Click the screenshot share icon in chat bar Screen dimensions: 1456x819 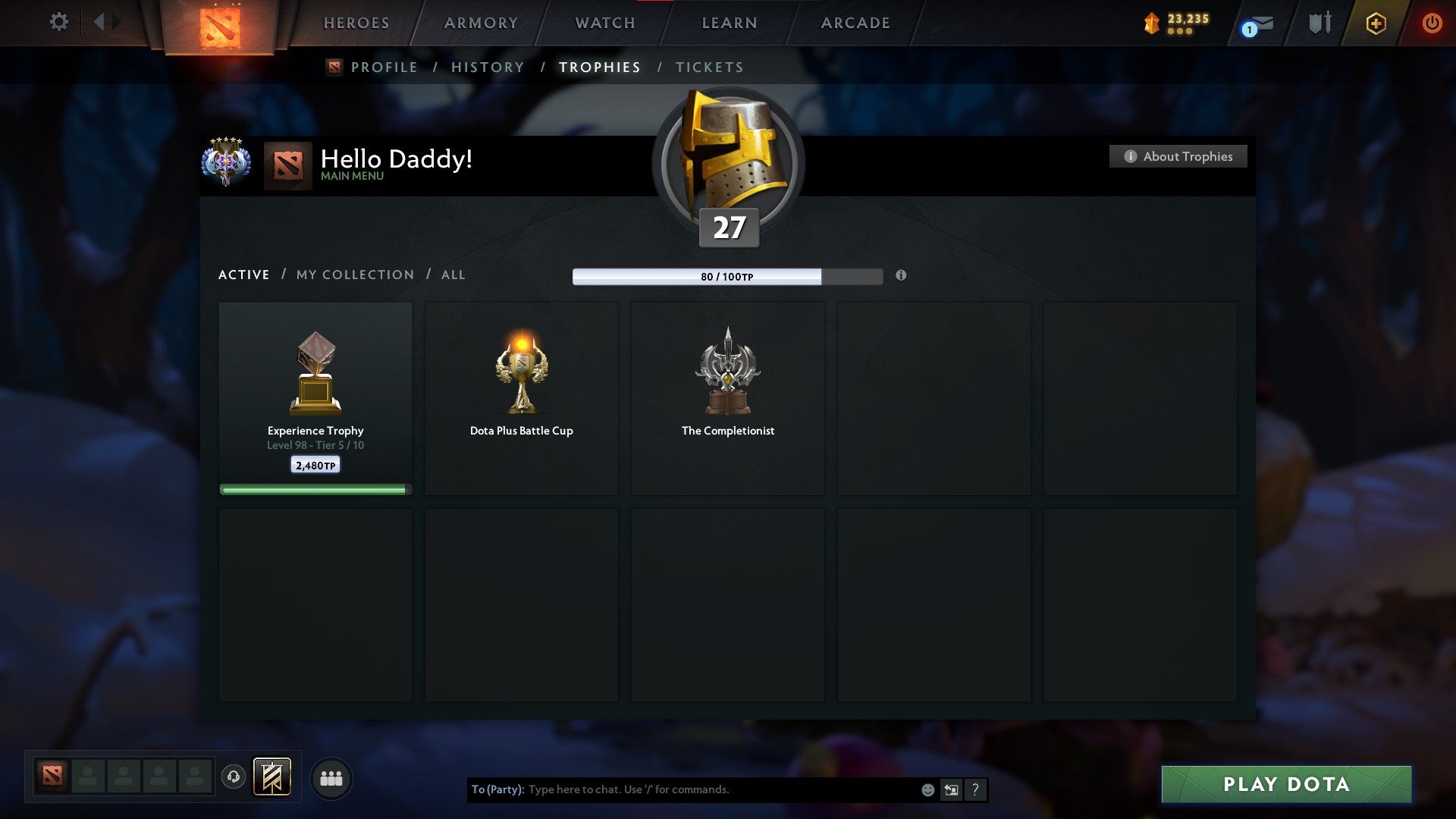click(951, 789)
